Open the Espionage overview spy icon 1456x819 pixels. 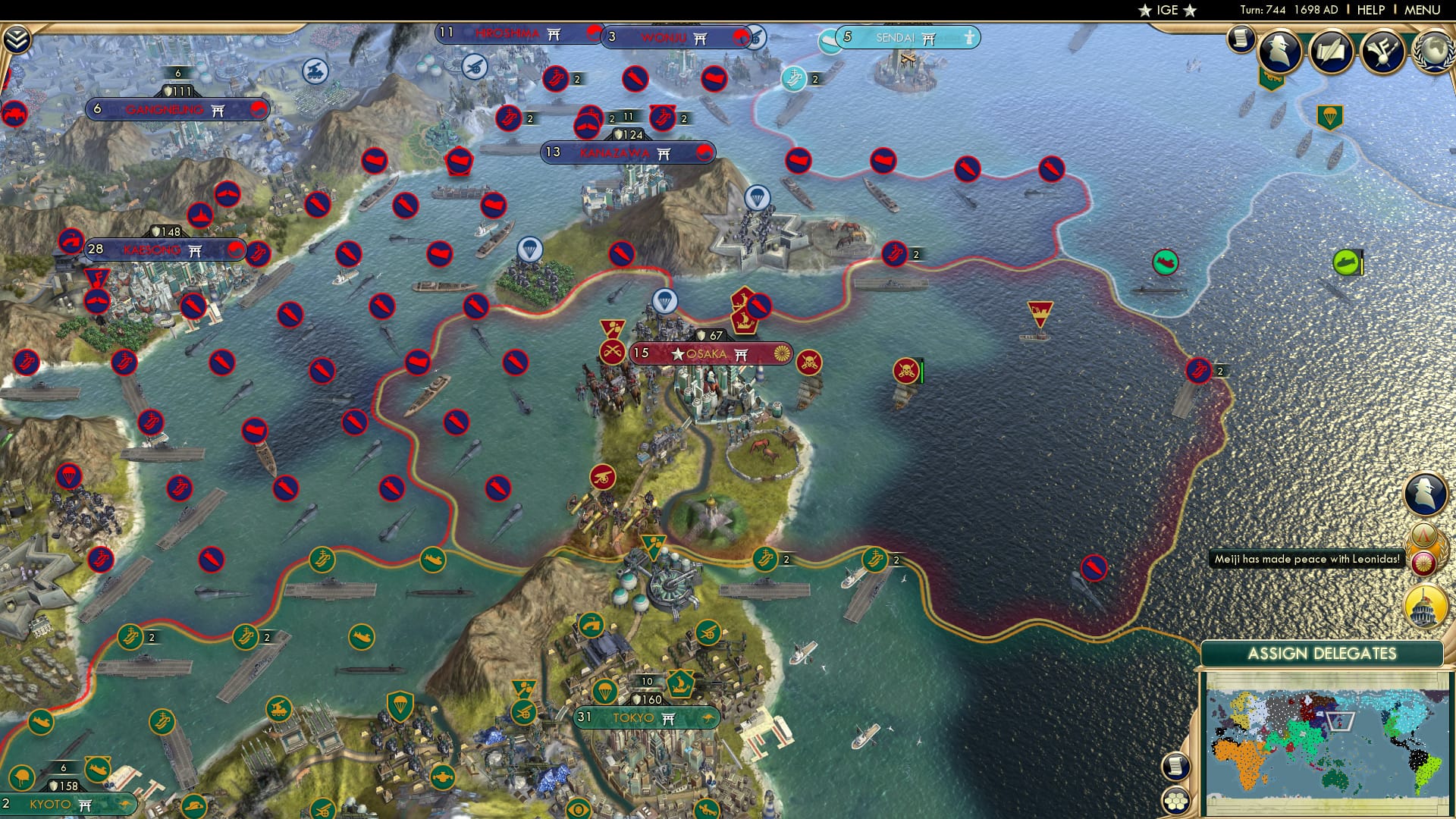[x=1282, y=51]
